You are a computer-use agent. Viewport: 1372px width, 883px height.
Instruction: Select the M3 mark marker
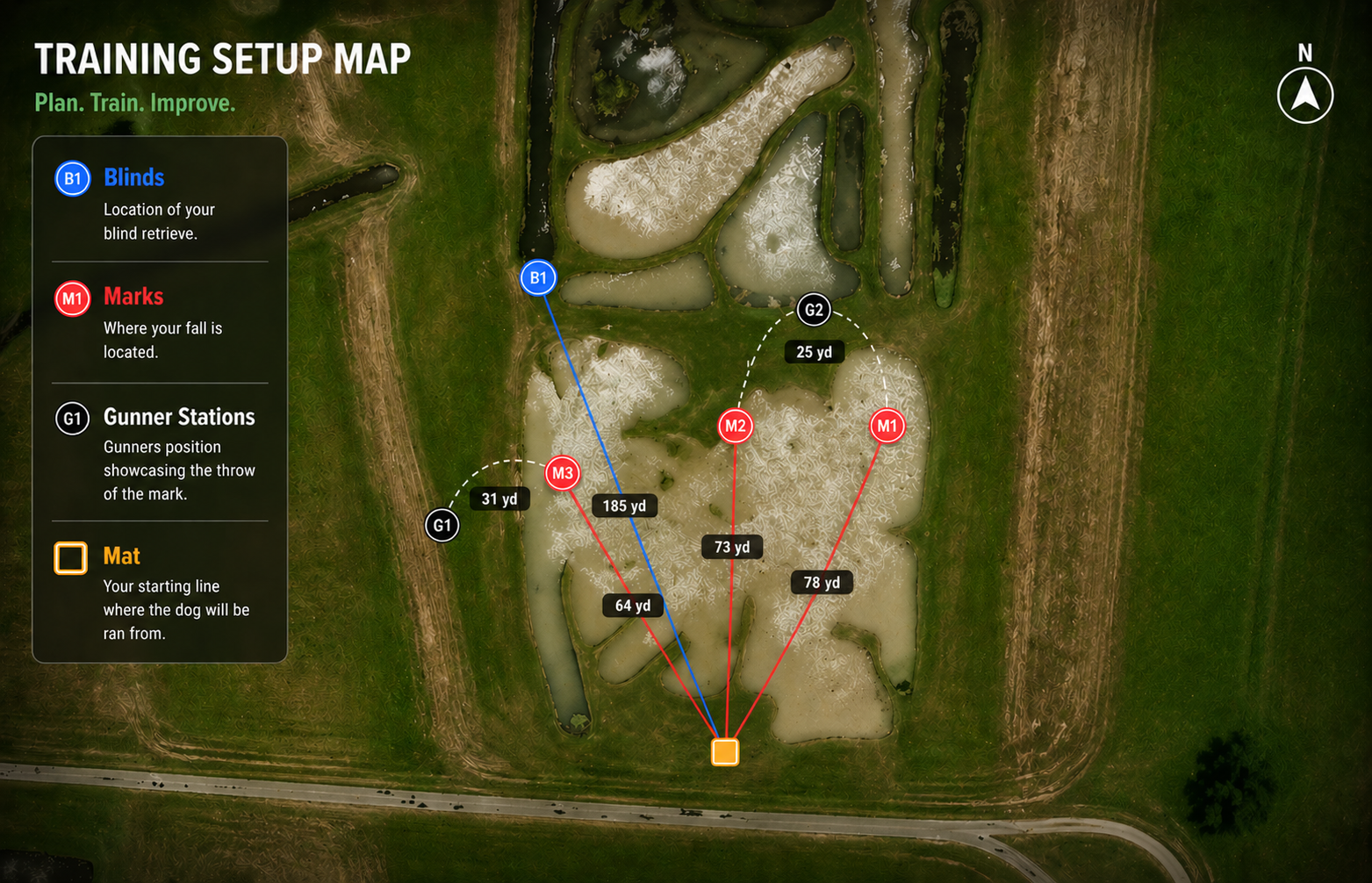point(562,474)
